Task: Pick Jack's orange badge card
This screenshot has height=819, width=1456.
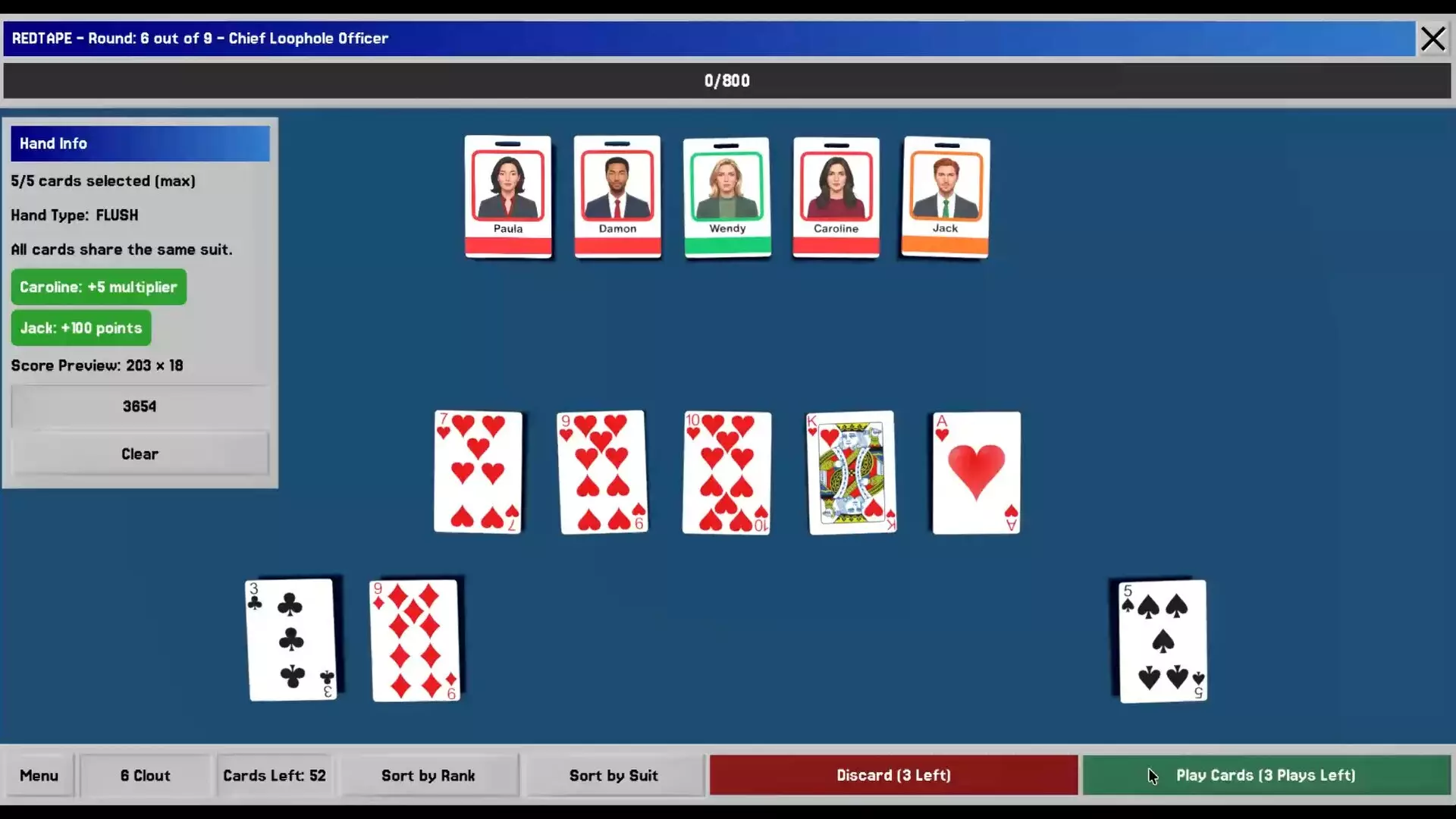Action: pos(946,196)
